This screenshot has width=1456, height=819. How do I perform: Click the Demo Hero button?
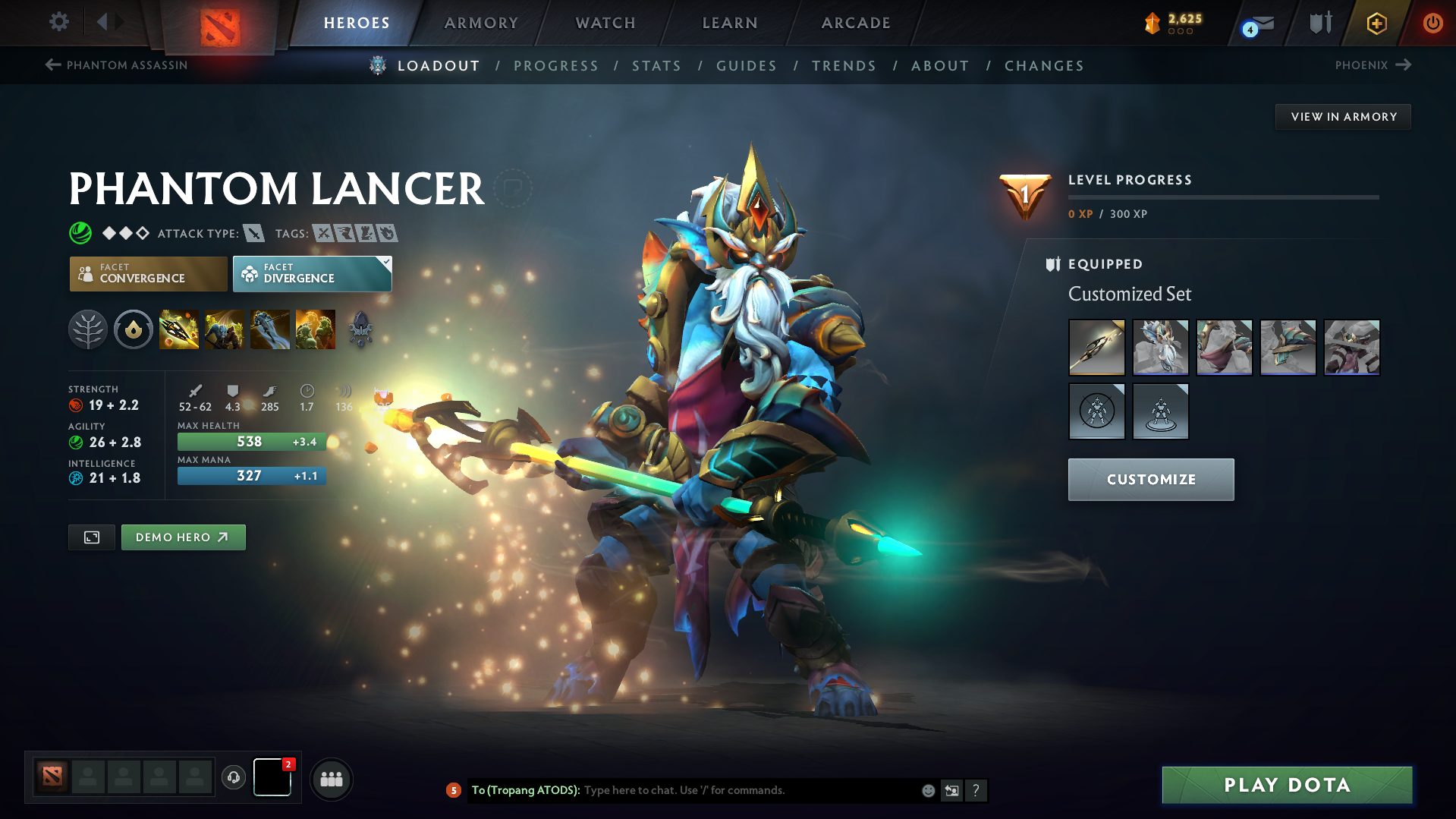point(183,537)
